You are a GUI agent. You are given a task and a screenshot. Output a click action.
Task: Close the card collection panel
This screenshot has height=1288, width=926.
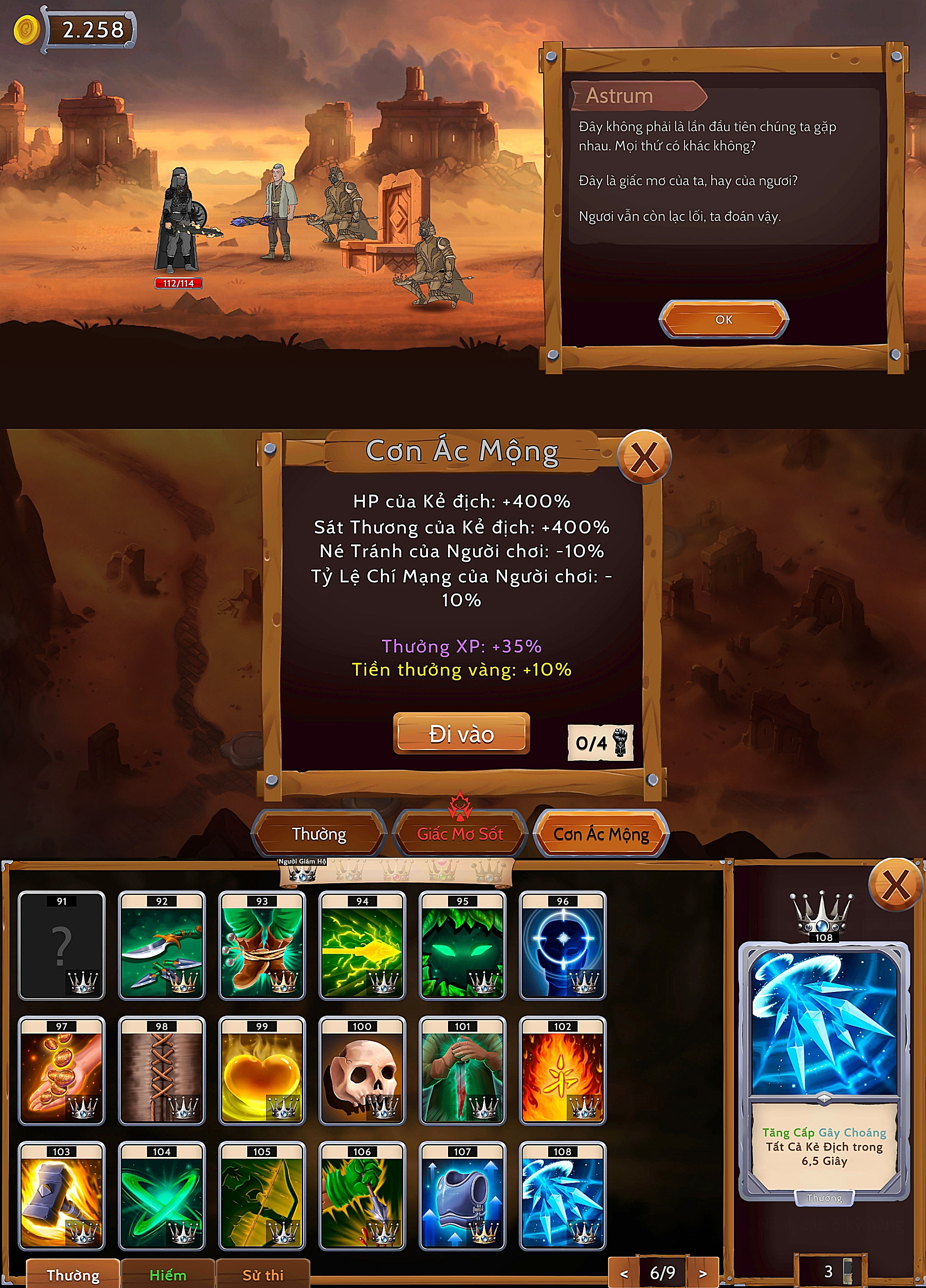pos(895,885)
